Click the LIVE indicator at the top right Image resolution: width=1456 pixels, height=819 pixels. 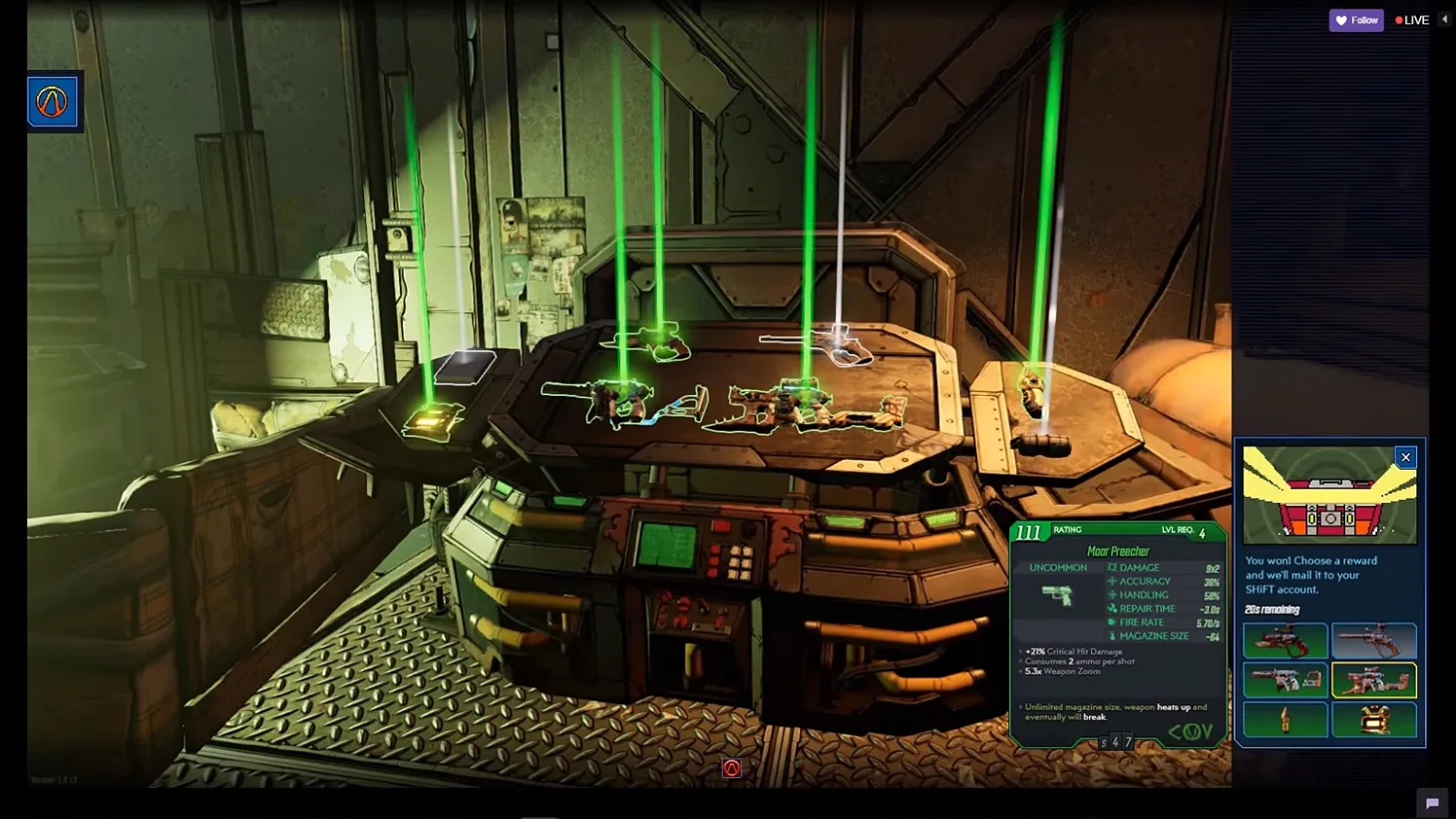pyautogui.click(x=1411, y=19)
